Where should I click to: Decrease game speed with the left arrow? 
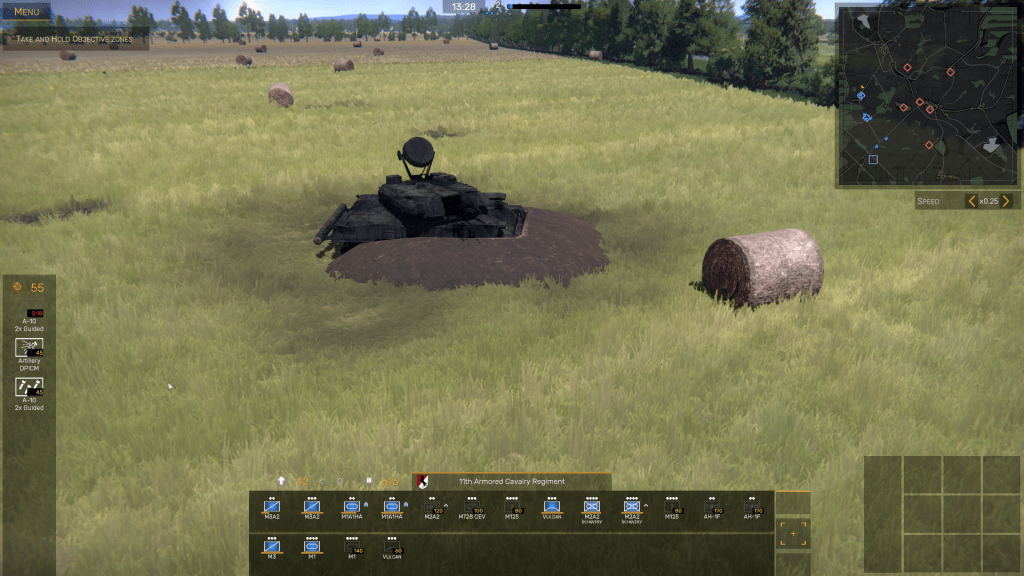tap(970, 201)
